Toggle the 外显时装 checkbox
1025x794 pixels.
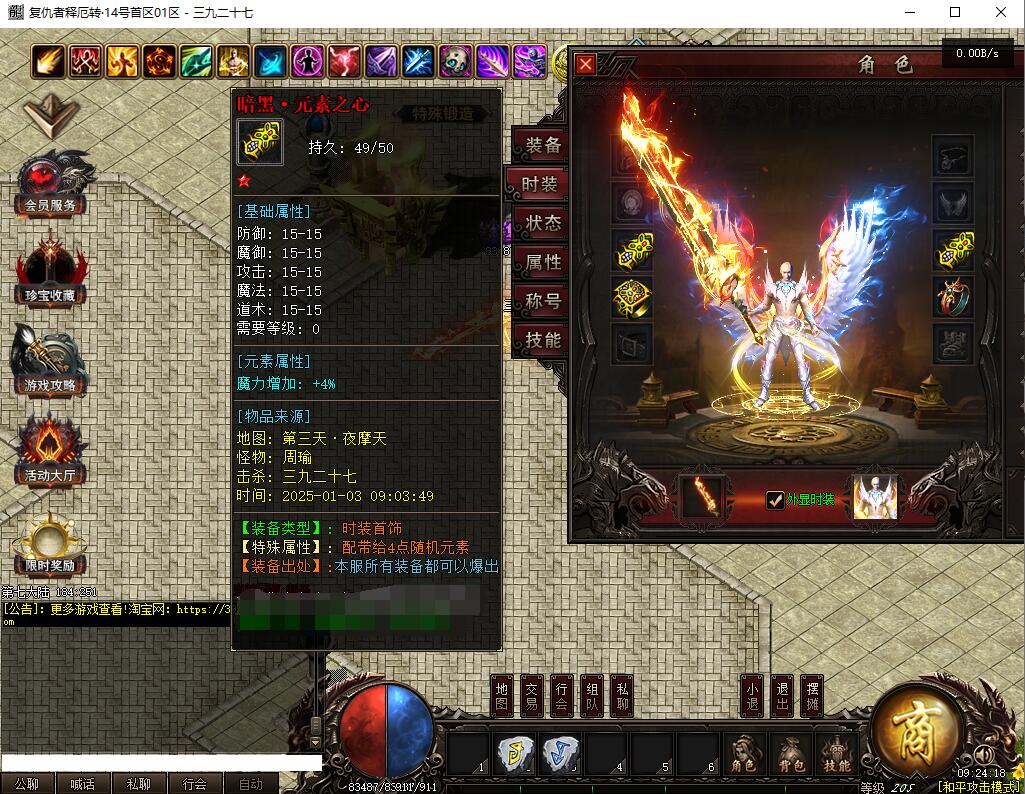pyautogui.click(x=775, y=500)
